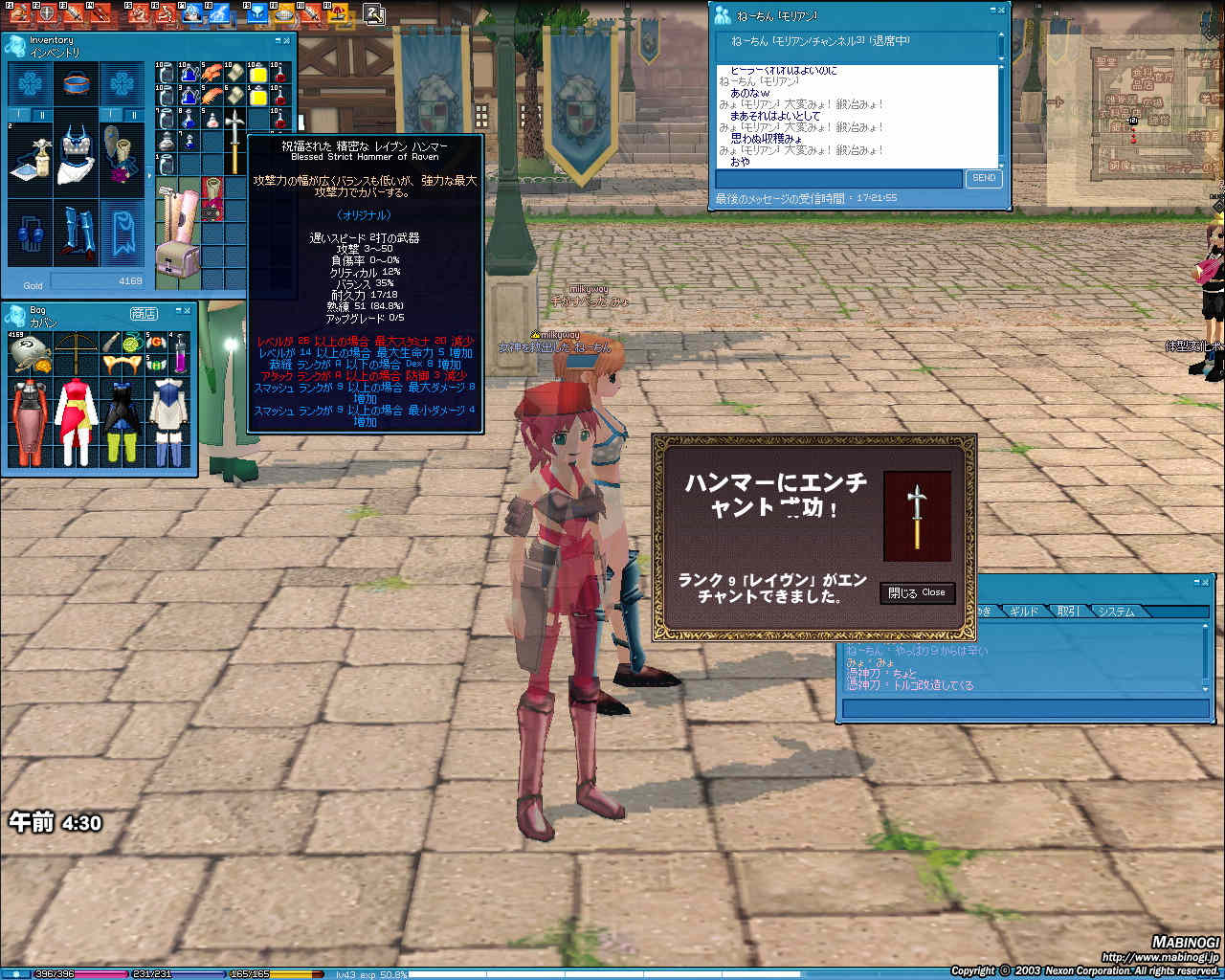
Task: Open the 商店 shop button on Bag
Action: pos(144,314)
